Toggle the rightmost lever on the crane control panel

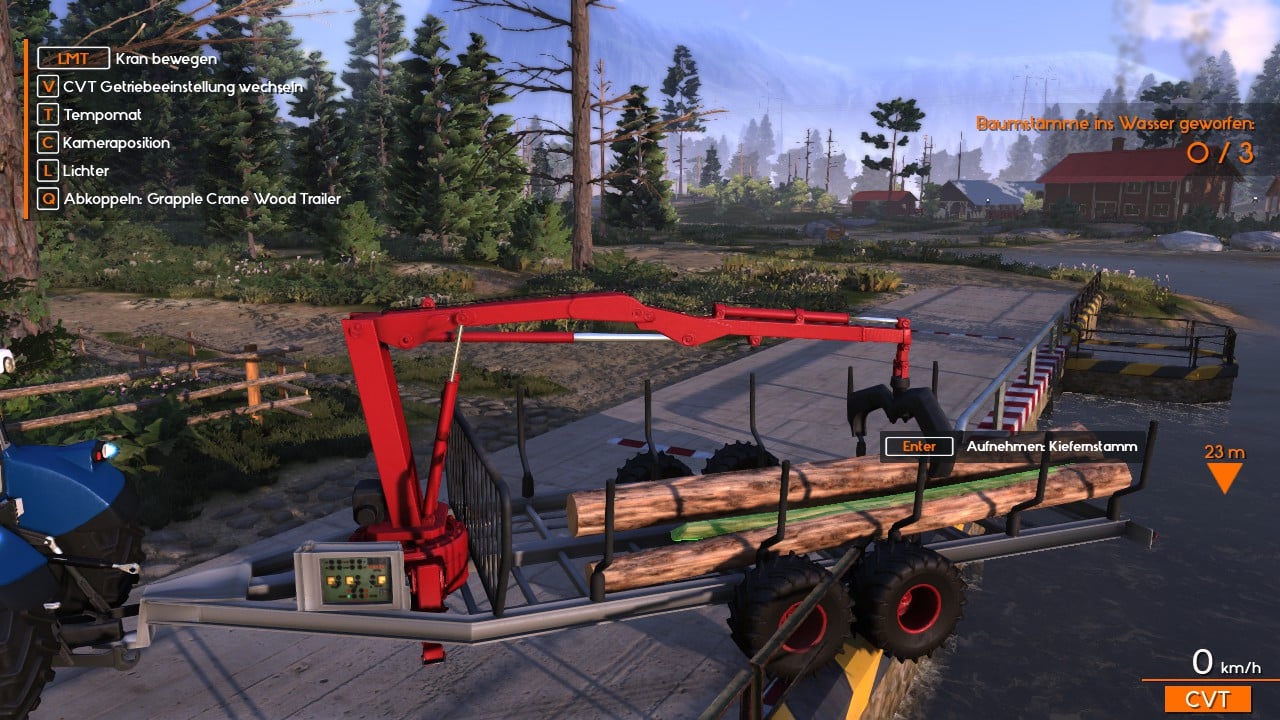click(x=373, y=580)
